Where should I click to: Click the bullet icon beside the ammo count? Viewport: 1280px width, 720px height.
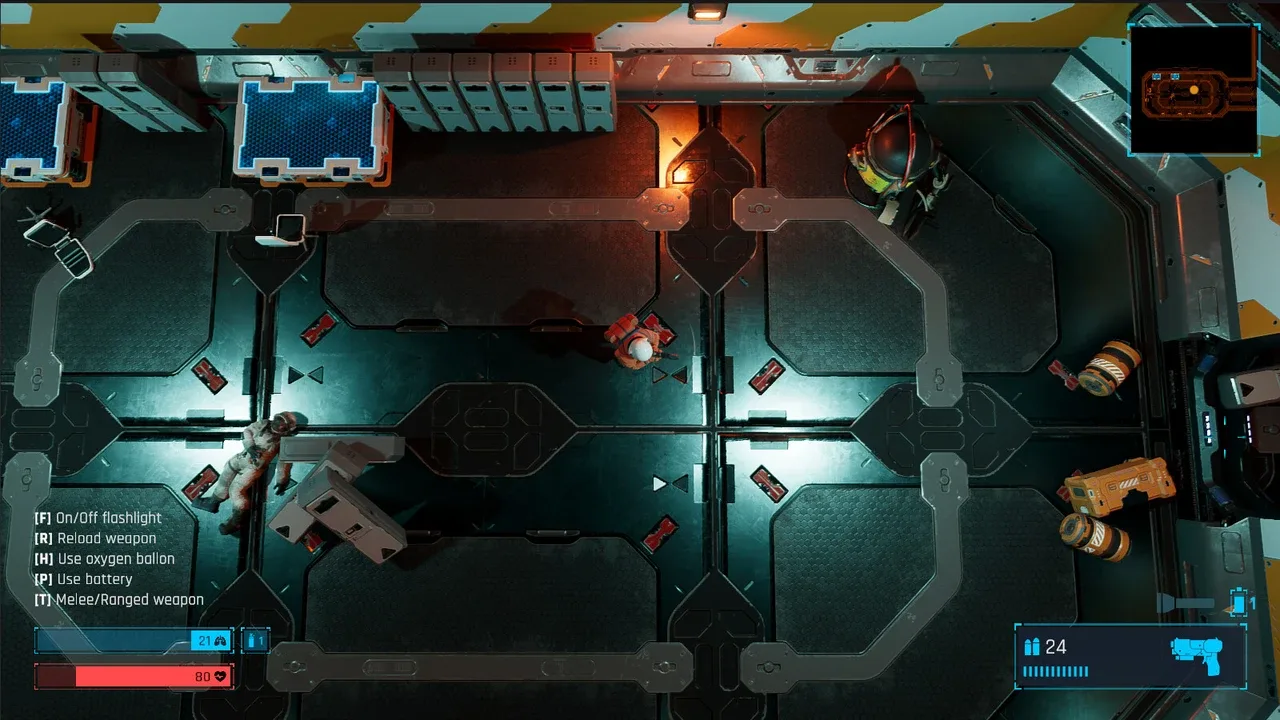pos(1030,647)
